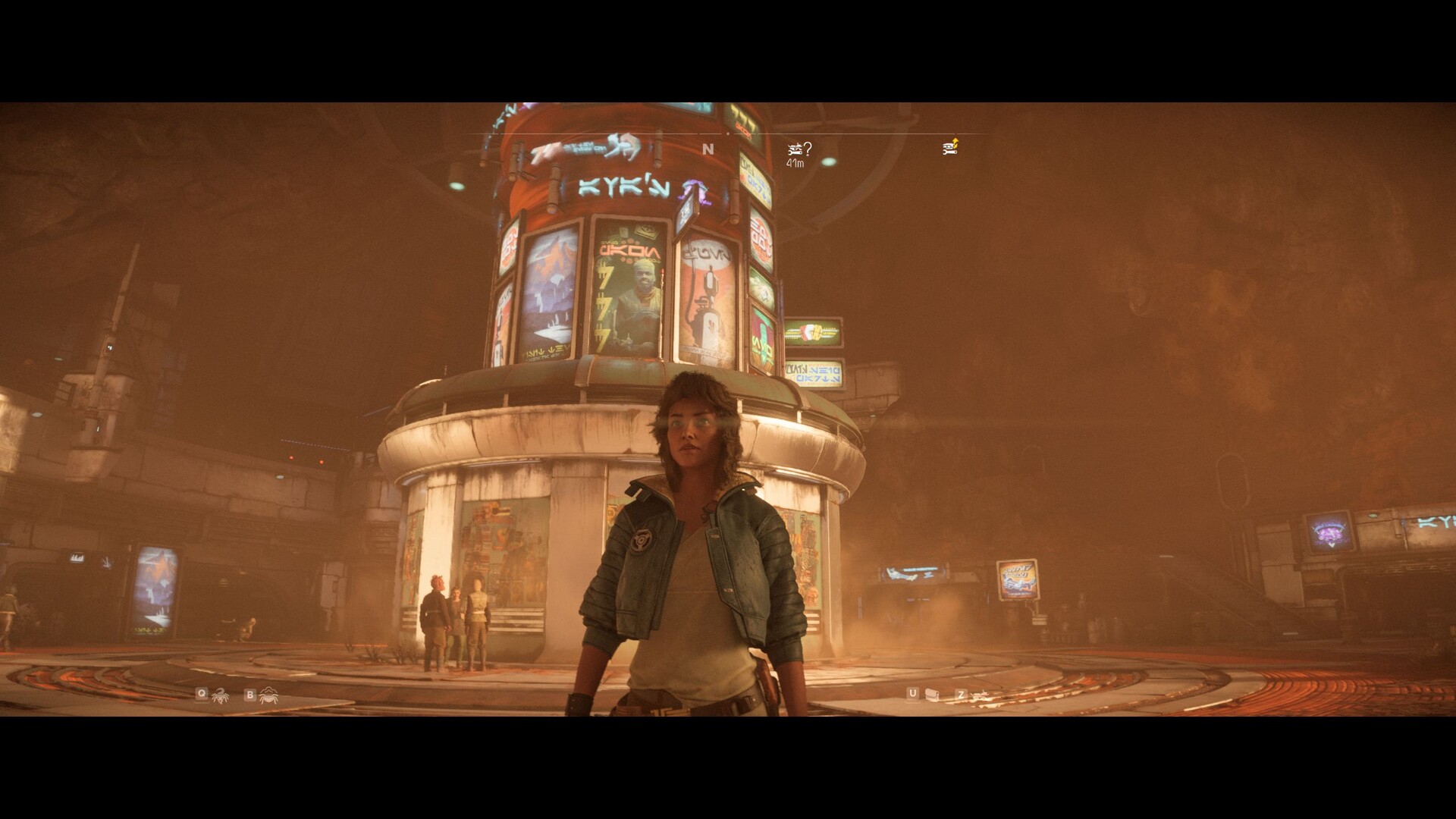The height and width of the screenshot is (819, 1456).
Task: Select the Nix creature icon with curled tail
Action: click(221, 695)
